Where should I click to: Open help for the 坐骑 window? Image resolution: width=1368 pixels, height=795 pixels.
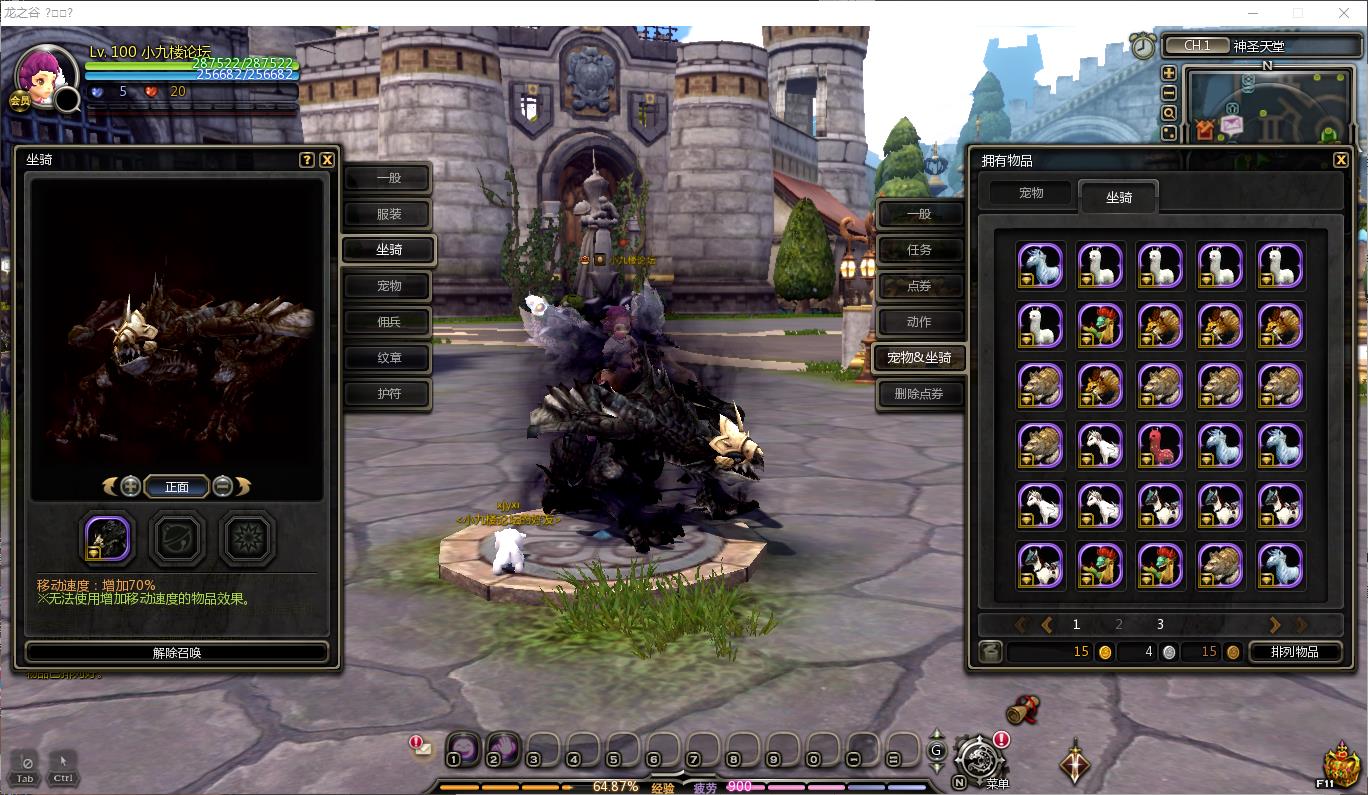[307, 160]
